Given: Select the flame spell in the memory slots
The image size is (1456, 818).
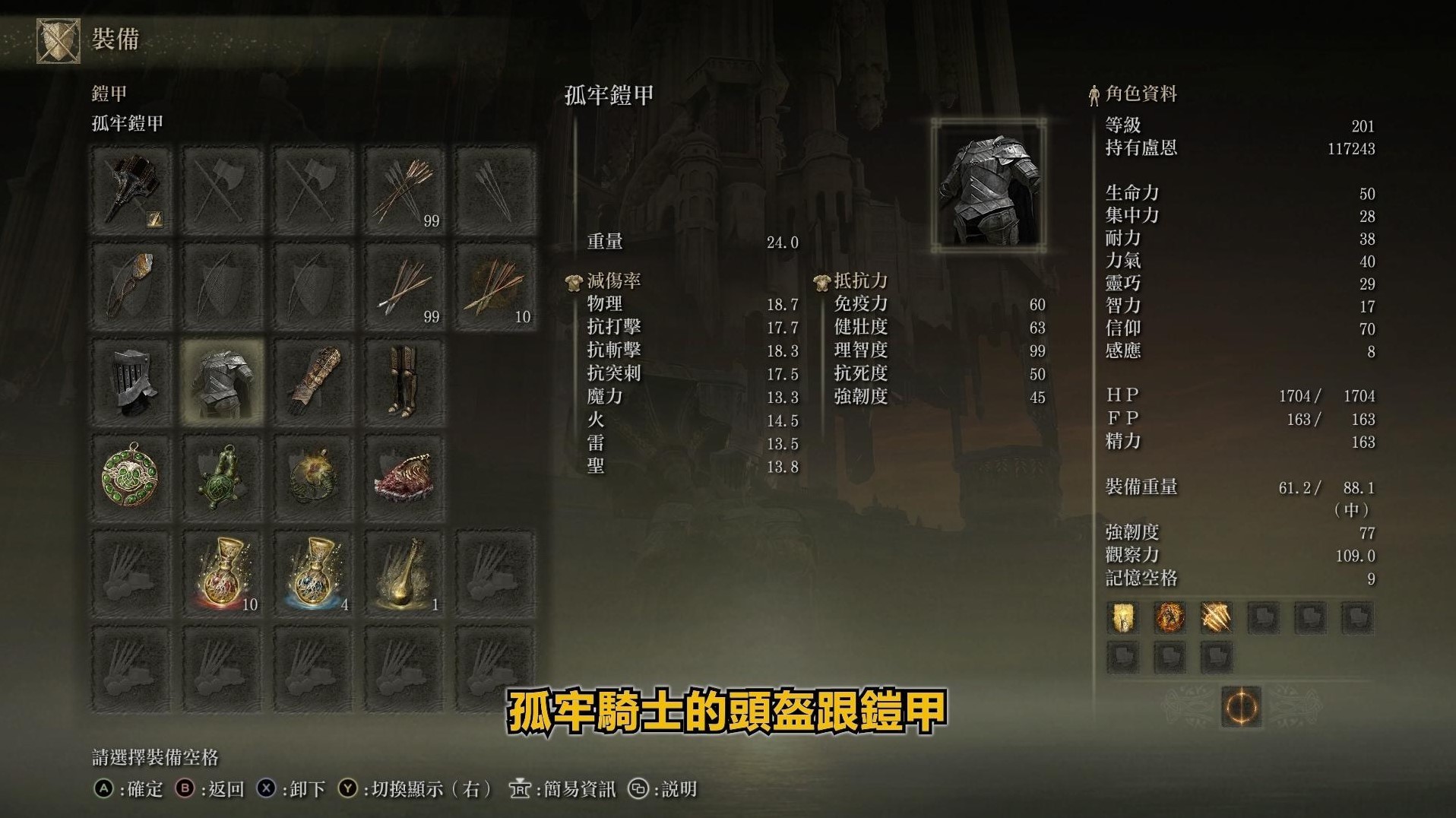Looking at the screenshot, I should click(x=1170, y=618).
